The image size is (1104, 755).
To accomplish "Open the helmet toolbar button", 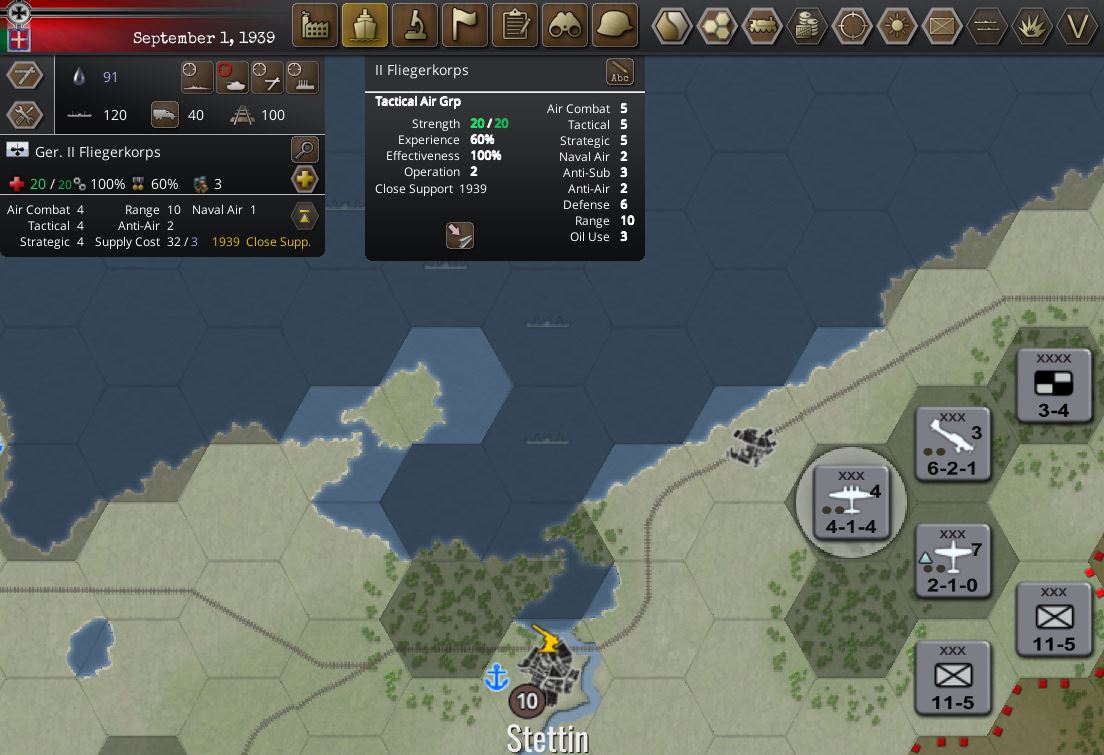I will pos(615,25).
